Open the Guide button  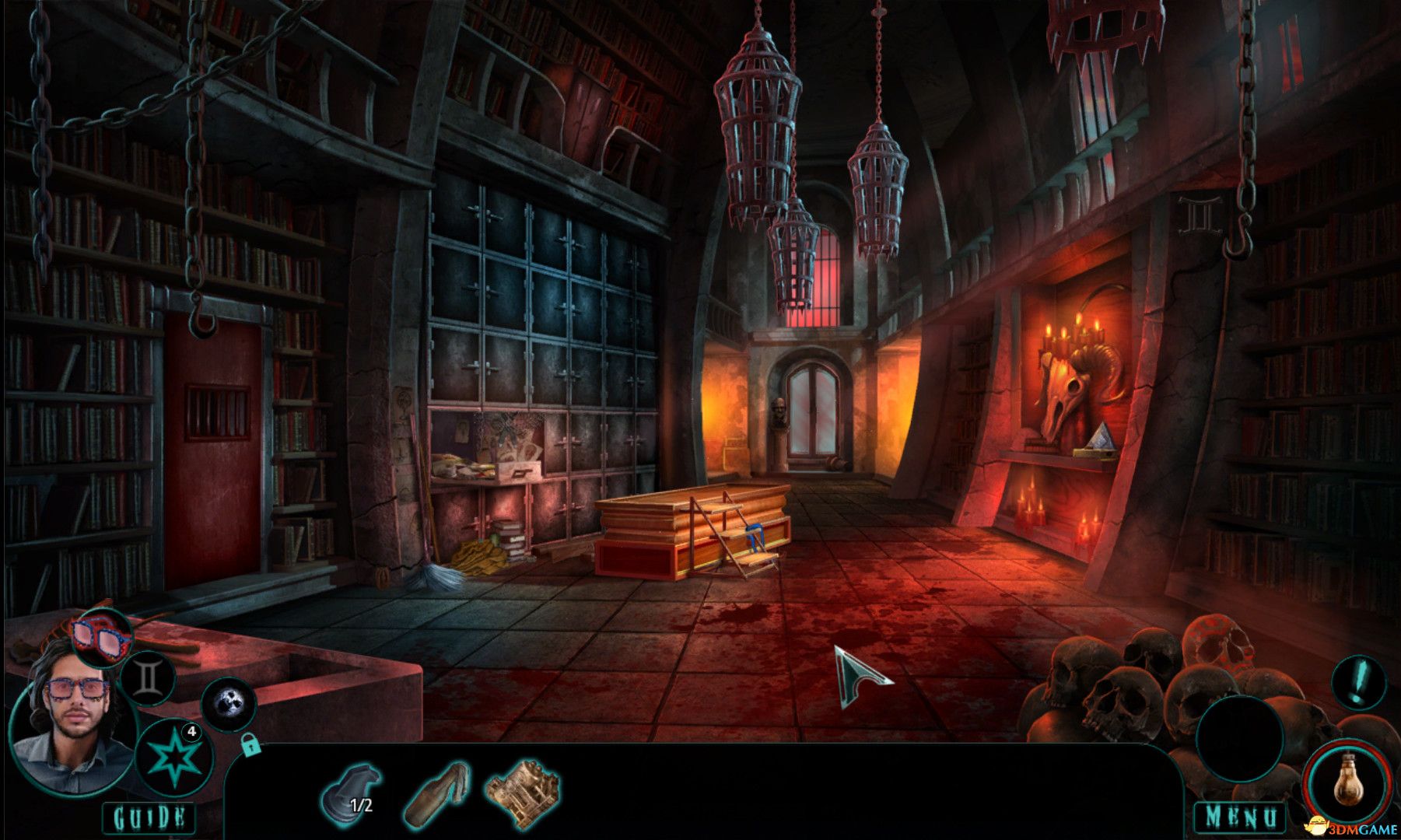tap(149, 817)
